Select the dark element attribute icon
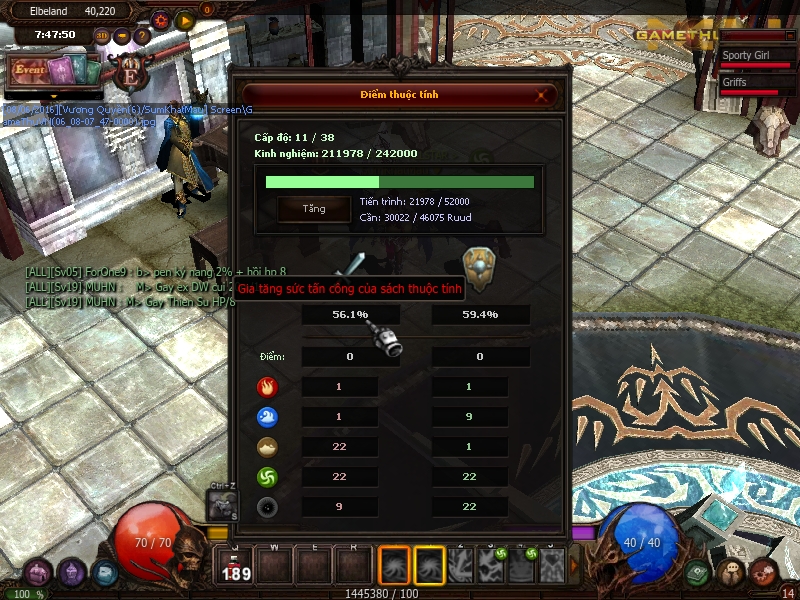Screen dimensions: 800x600 pos(267,507)
